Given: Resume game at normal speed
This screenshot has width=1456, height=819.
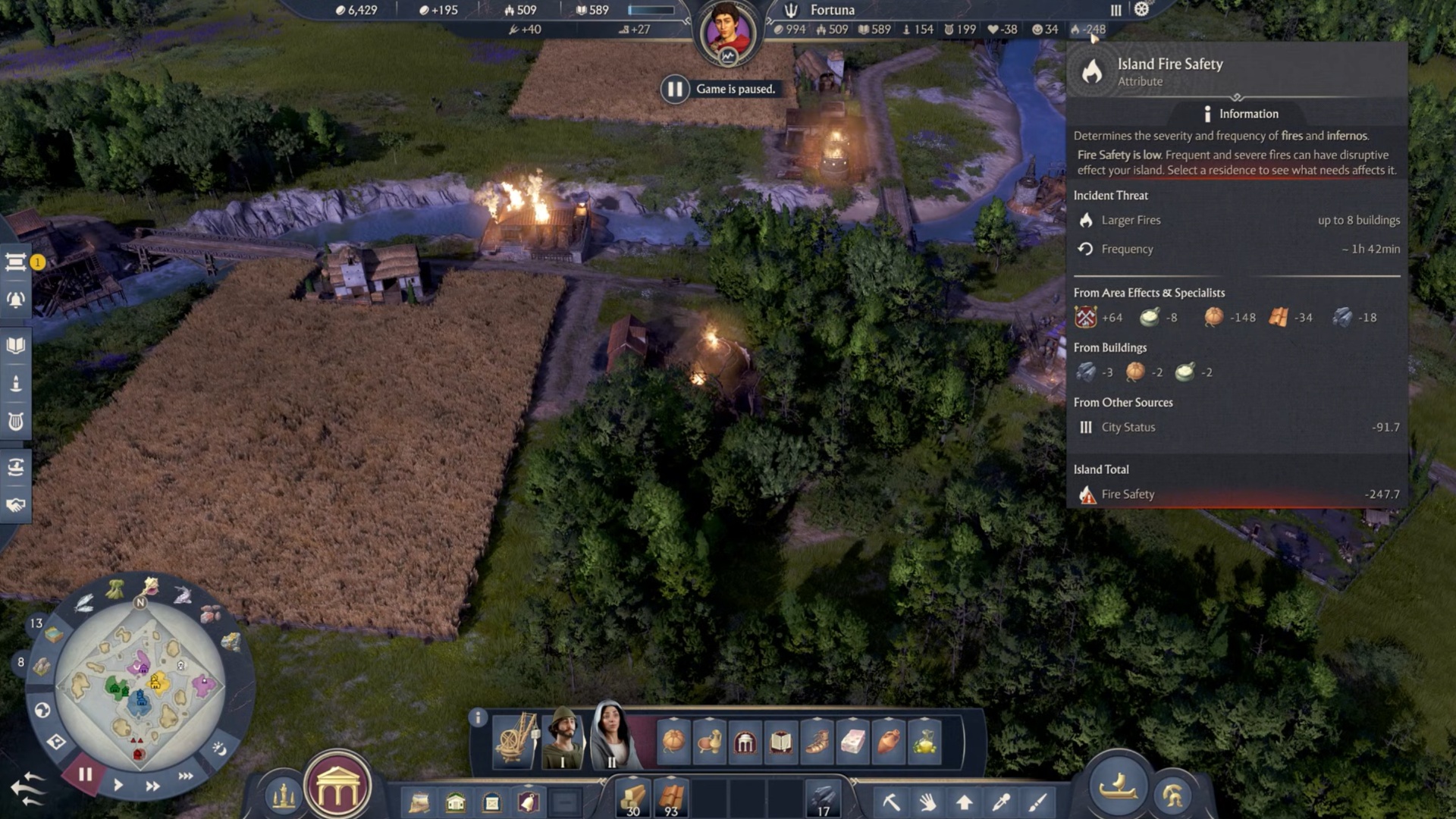Looking at the screenshot, I should (118, 785).
